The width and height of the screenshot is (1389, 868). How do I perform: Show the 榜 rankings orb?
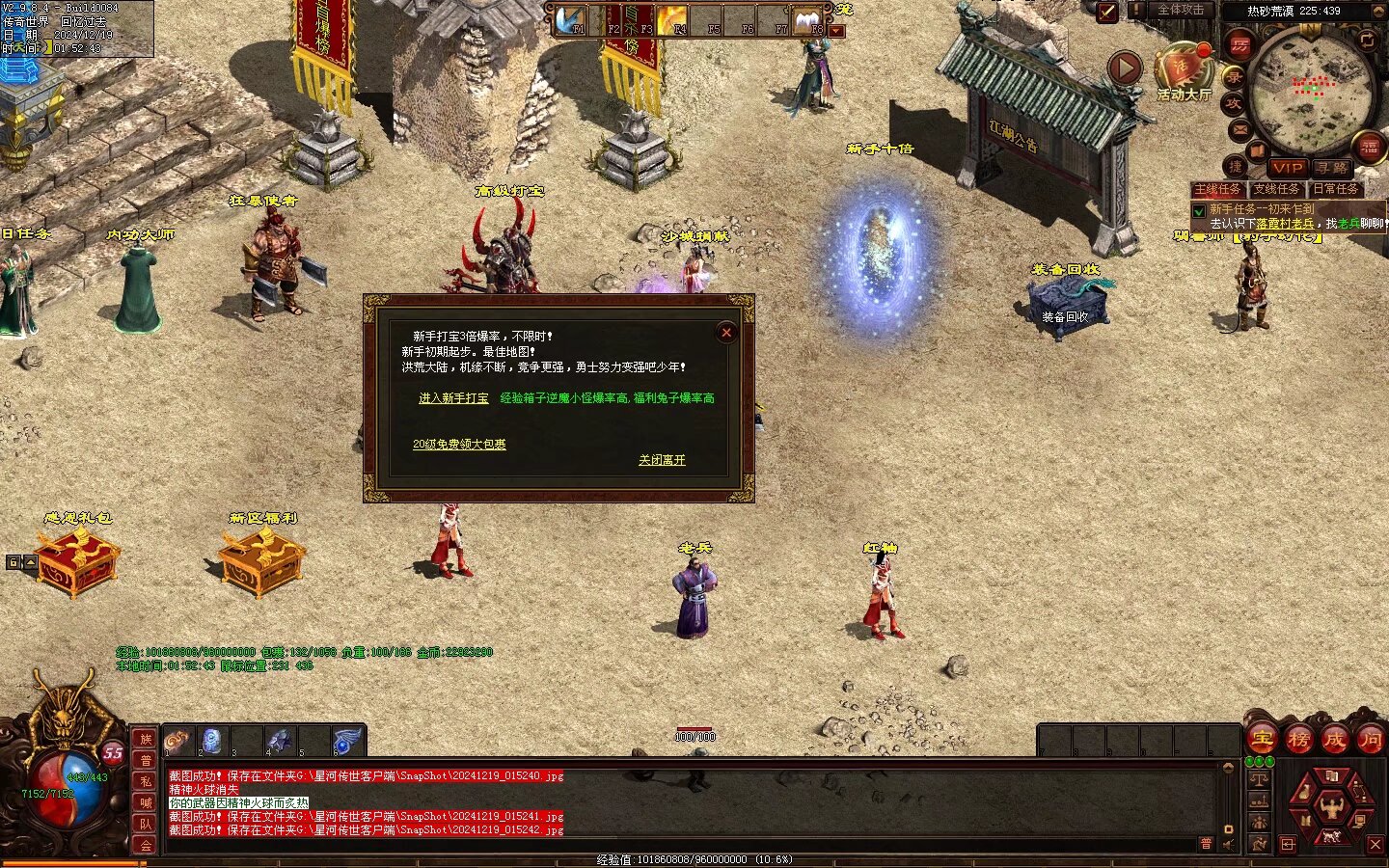click(1298, 740)
